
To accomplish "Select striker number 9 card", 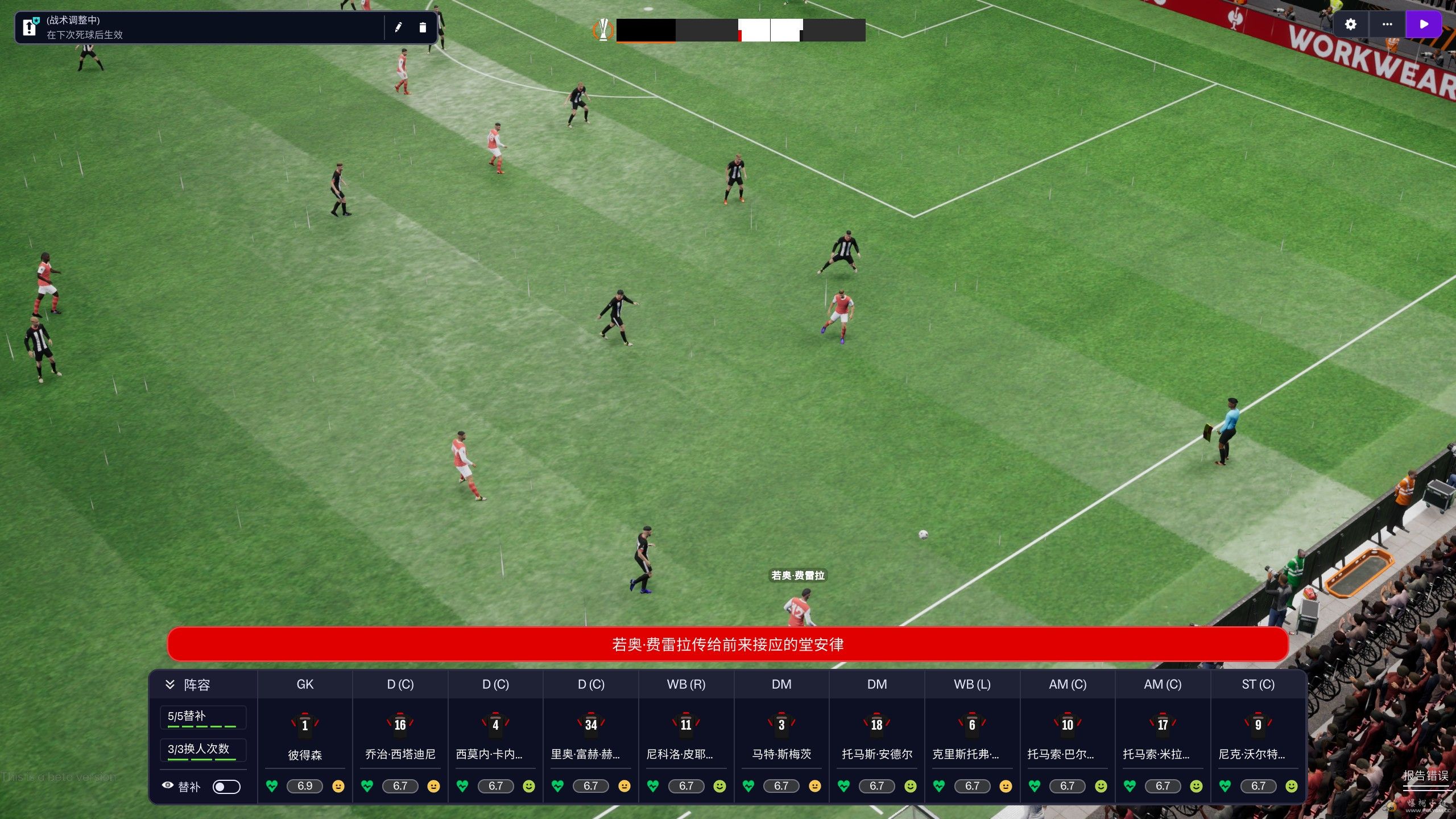I will (x=1258, y=738).
